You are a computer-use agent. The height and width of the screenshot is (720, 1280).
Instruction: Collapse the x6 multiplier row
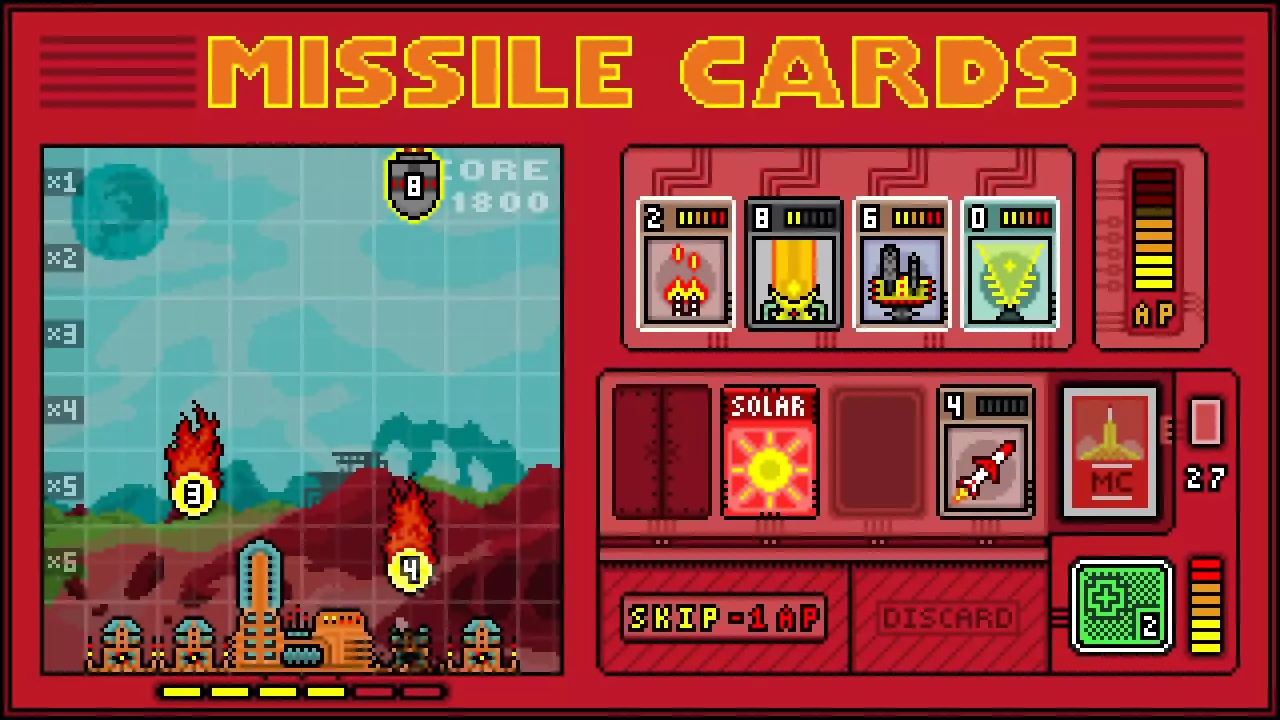[x=61, y=563]
